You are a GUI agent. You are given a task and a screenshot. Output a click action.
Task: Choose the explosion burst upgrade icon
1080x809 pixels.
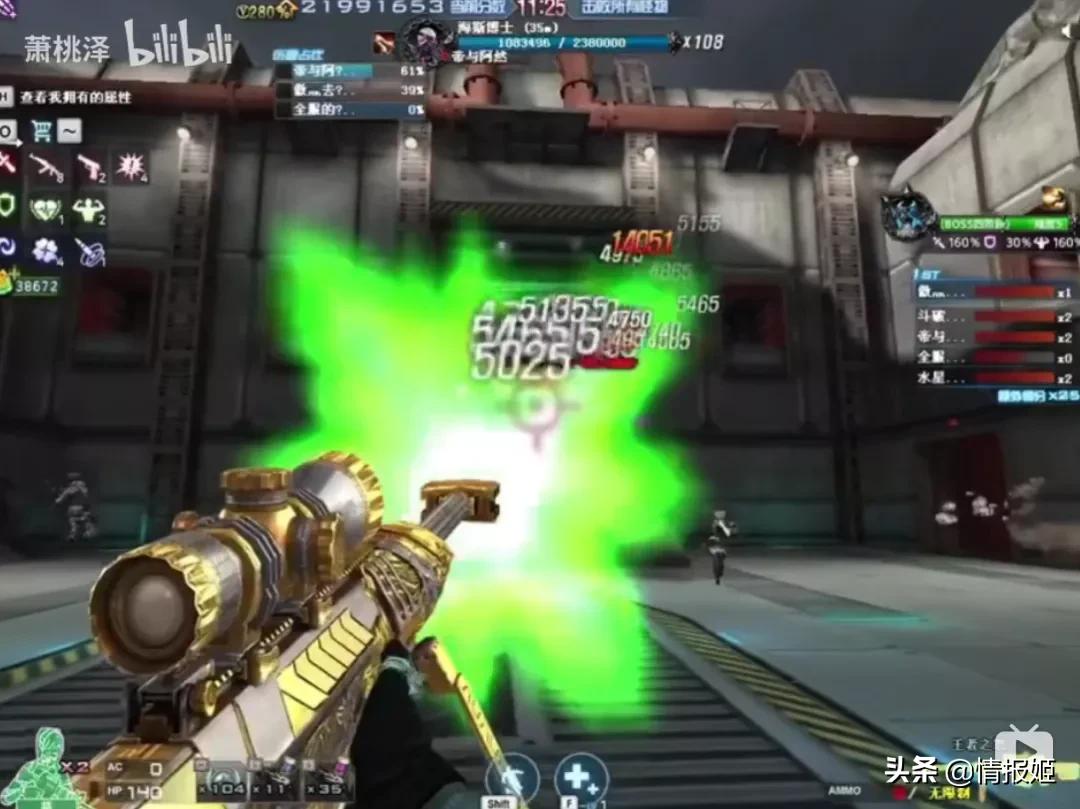131,166
